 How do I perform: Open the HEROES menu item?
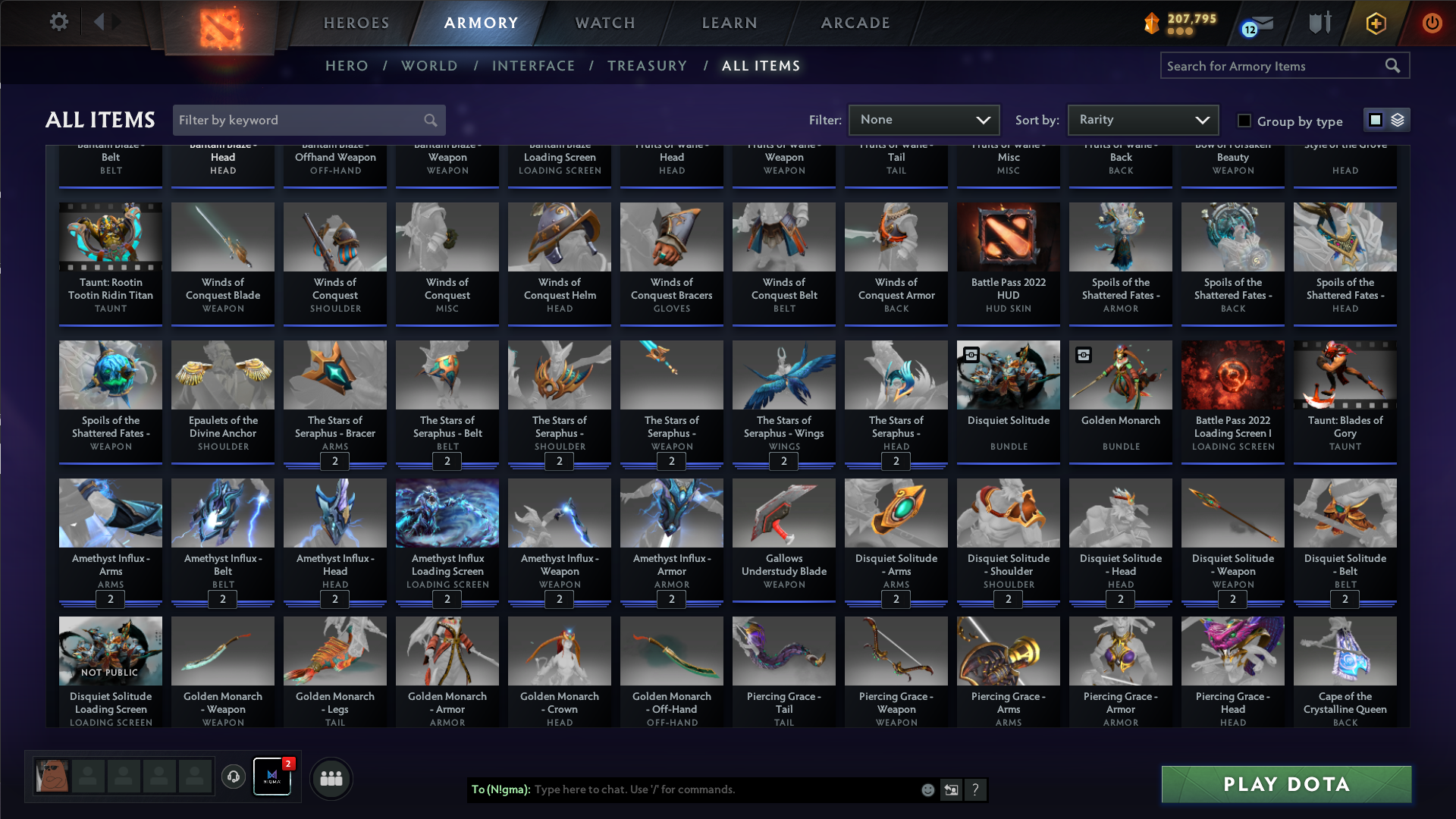coord(356,23)
